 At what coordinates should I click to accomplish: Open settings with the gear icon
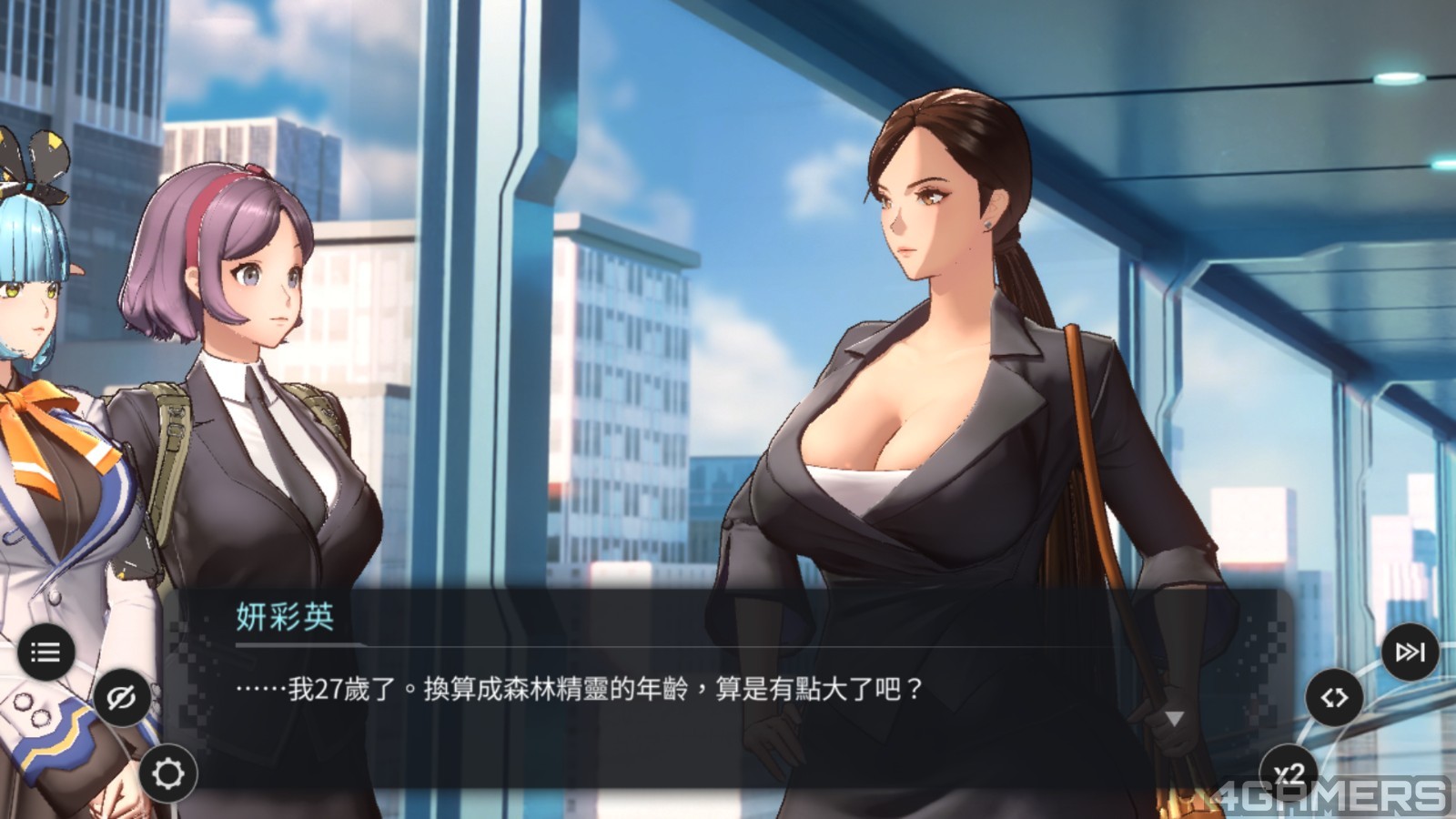click(x=168, y=773)
